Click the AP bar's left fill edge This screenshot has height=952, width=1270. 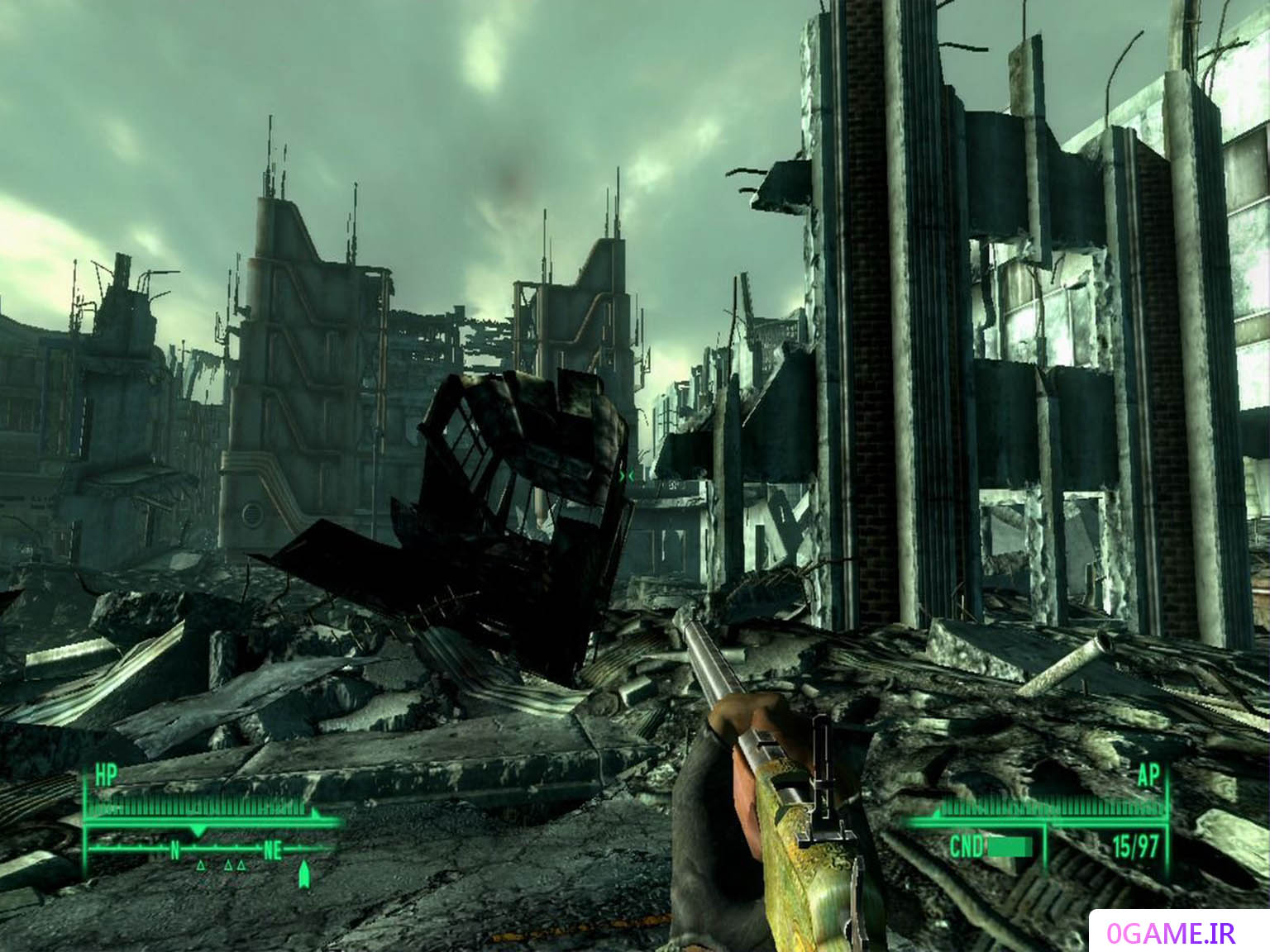tap(938, 813)
